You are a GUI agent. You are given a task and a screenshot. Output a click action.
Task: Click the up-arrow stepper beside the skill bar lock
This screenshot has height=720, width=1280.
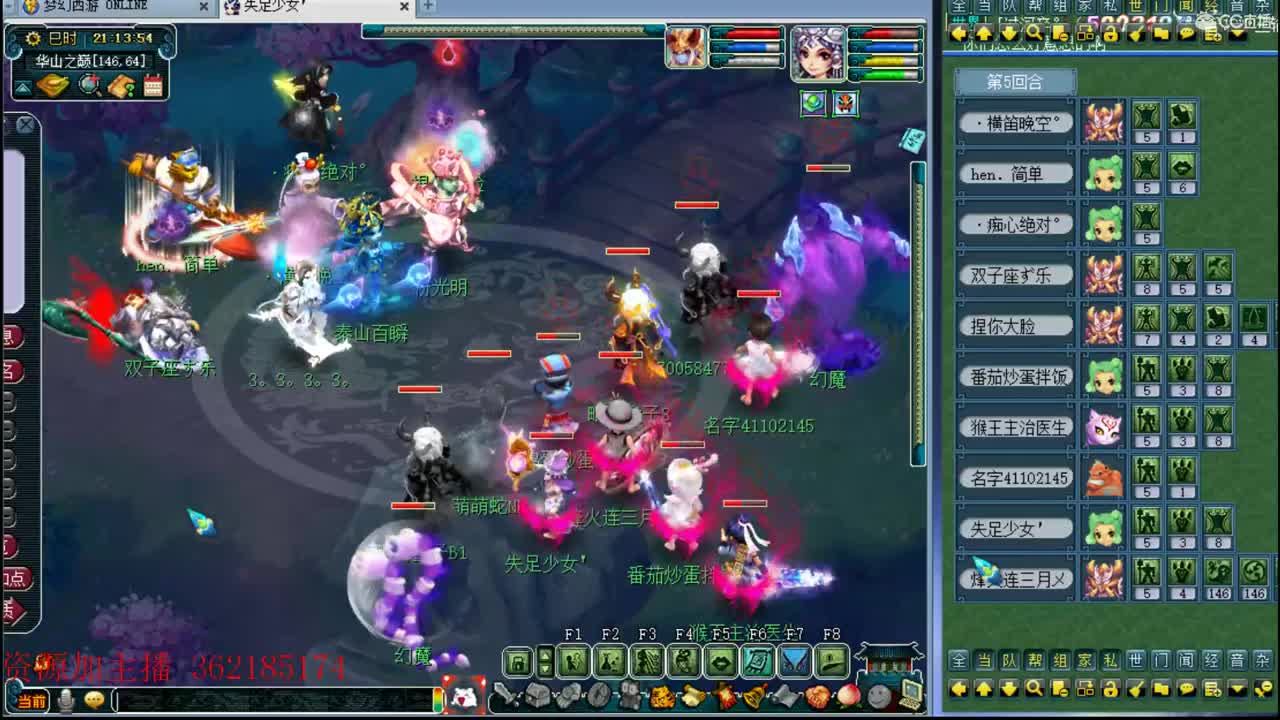point(545,655)
